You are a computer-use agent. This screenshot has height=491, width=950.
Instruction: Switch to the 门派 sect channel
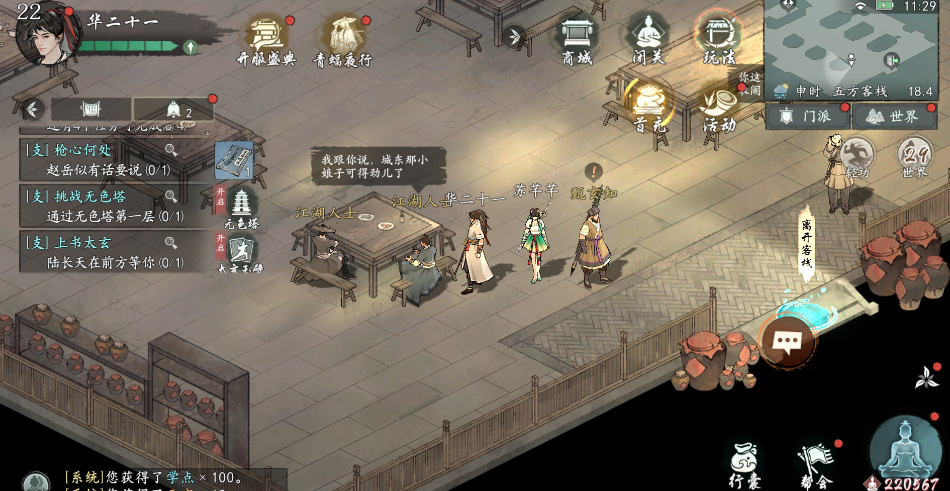[x=806, y=117]
